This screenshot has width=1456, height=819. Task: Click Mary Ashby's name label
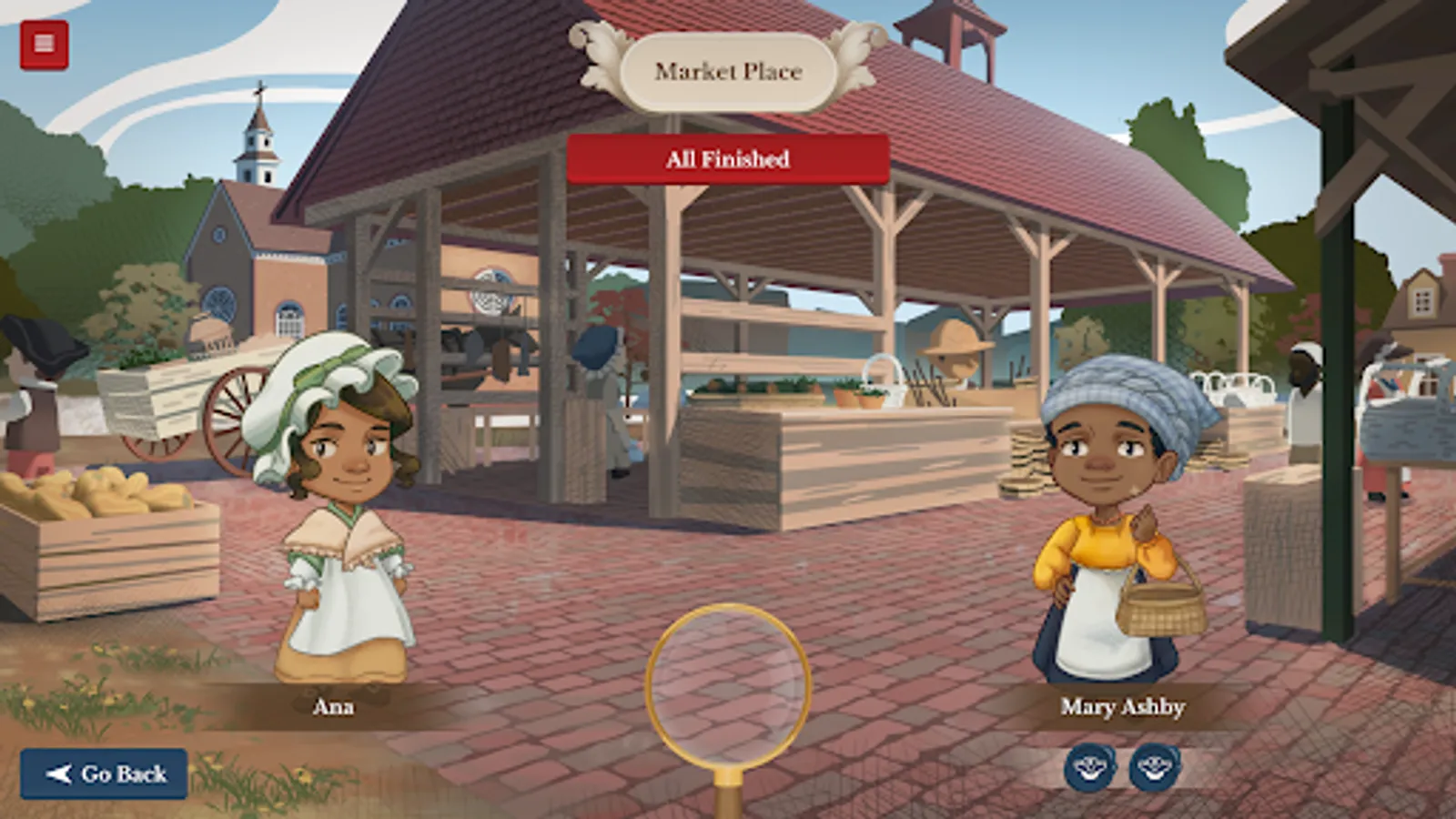pyautogui.click(x=1123, y=707)
